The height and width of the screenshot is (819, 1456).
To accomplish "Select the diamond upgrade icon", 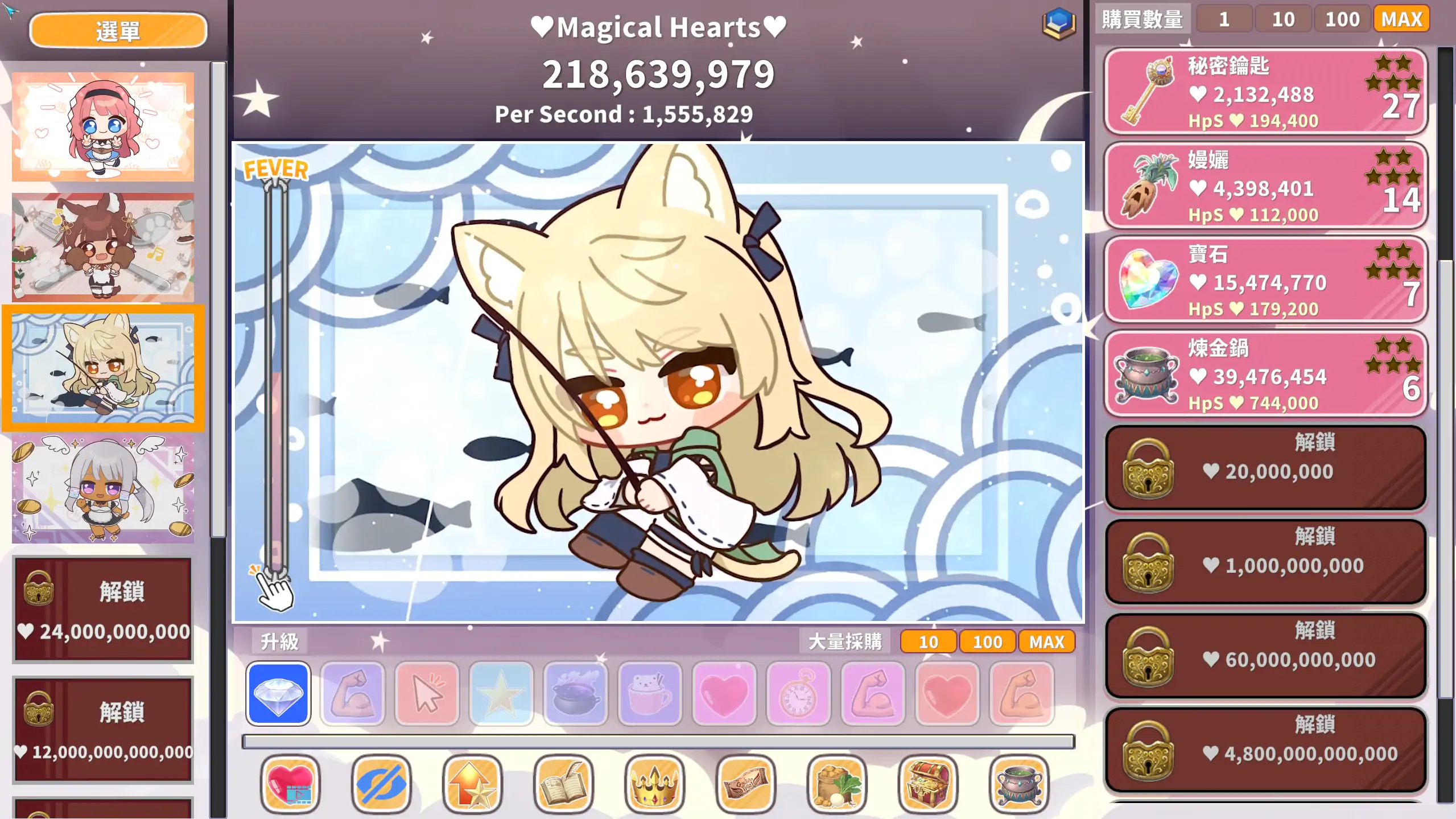I will click(277, 694).
